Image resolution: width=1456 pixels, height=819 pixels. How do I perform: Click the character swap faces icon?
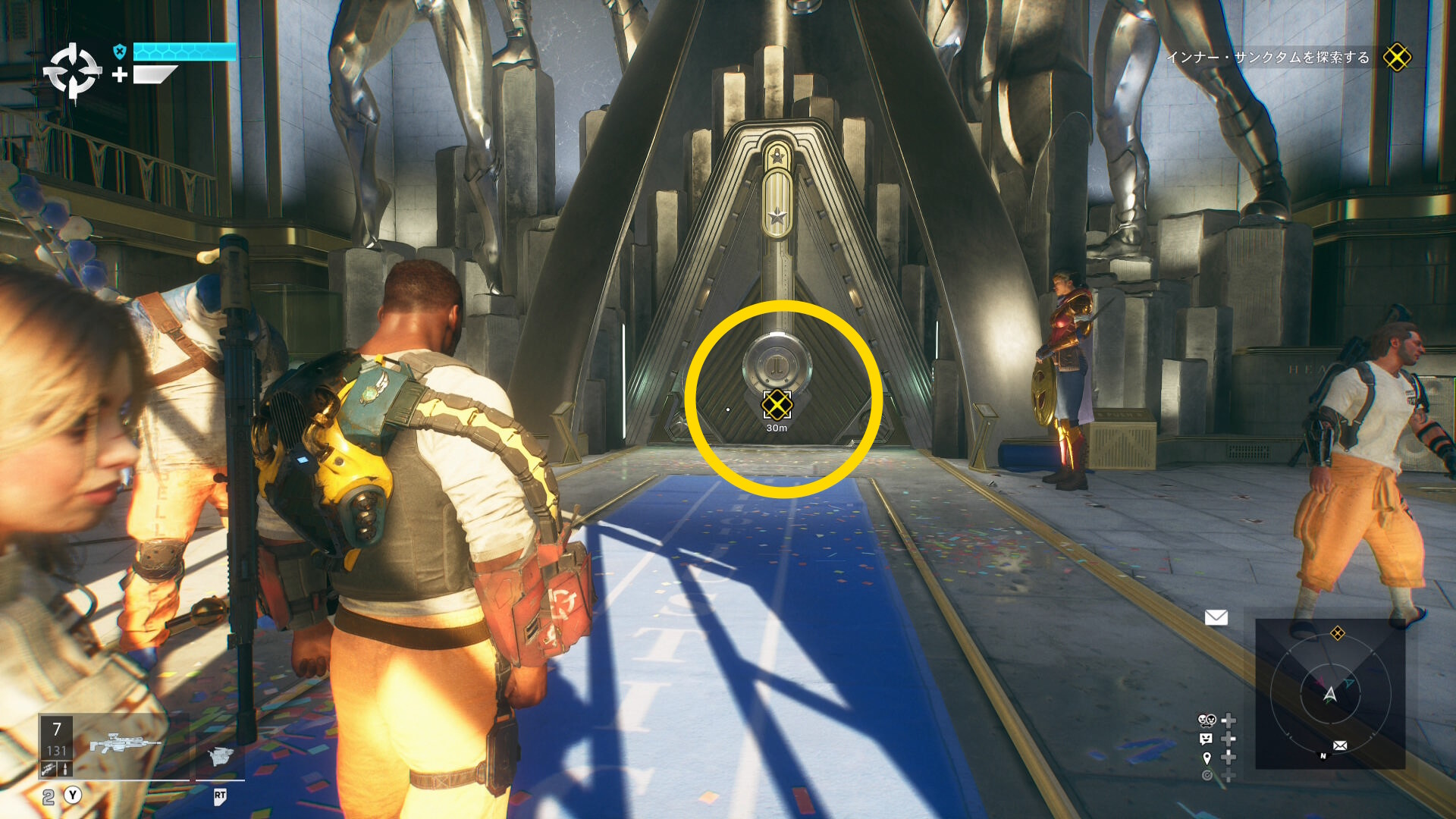coord(1207,720)
